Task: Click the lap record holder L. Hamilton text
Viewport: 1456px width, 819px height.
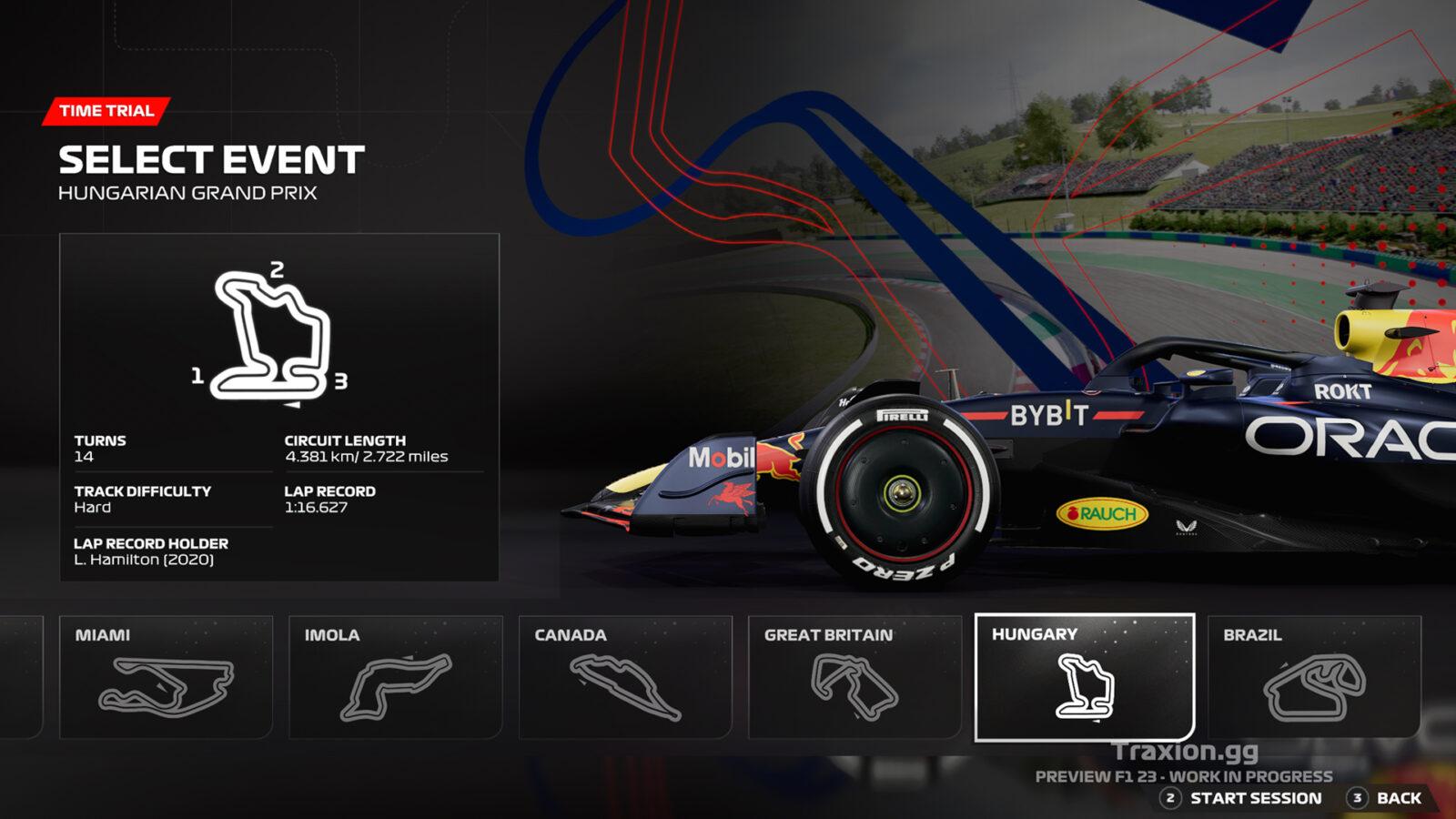Action: click(144, 561)
